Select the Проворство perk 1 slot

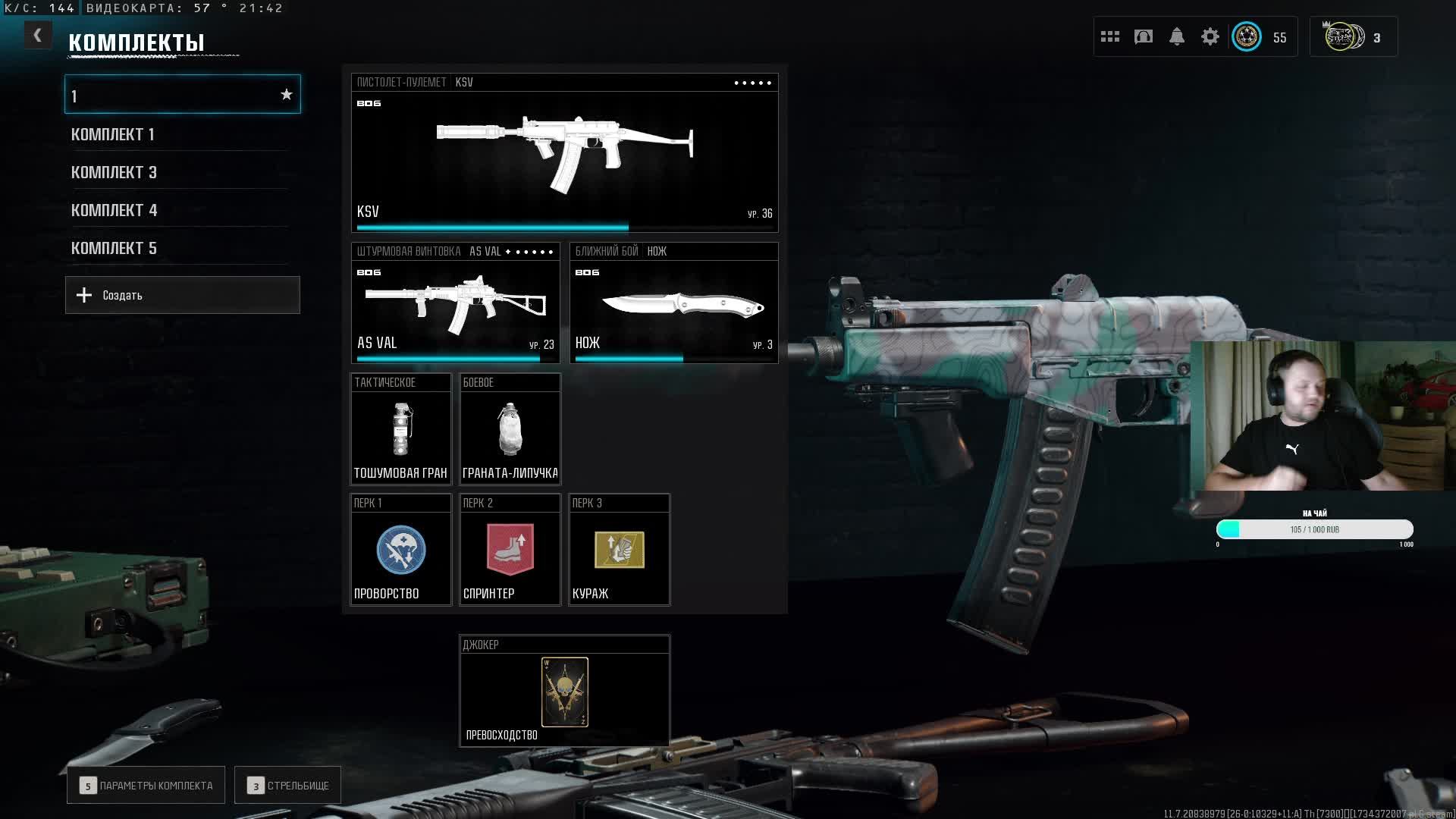coord(400,550)
